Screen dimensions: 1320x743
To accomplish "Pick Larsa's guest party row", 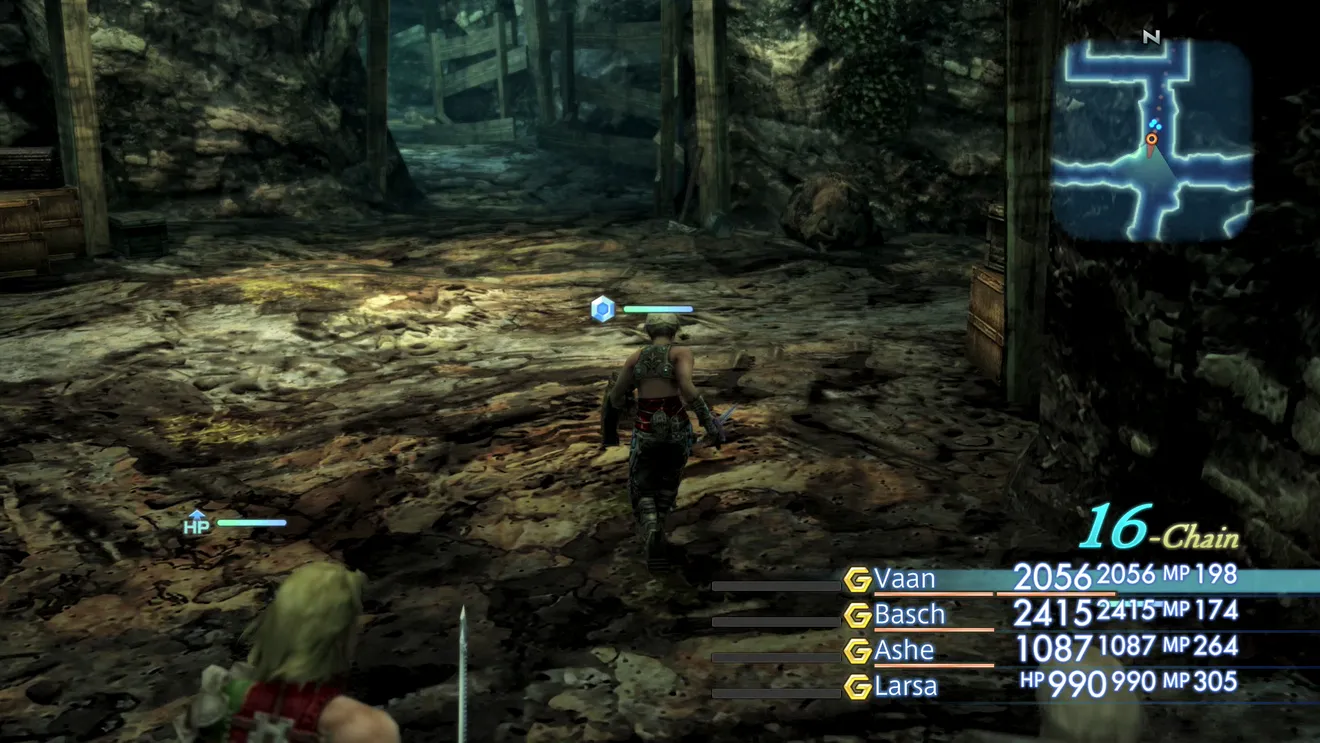I will [906, 686].
